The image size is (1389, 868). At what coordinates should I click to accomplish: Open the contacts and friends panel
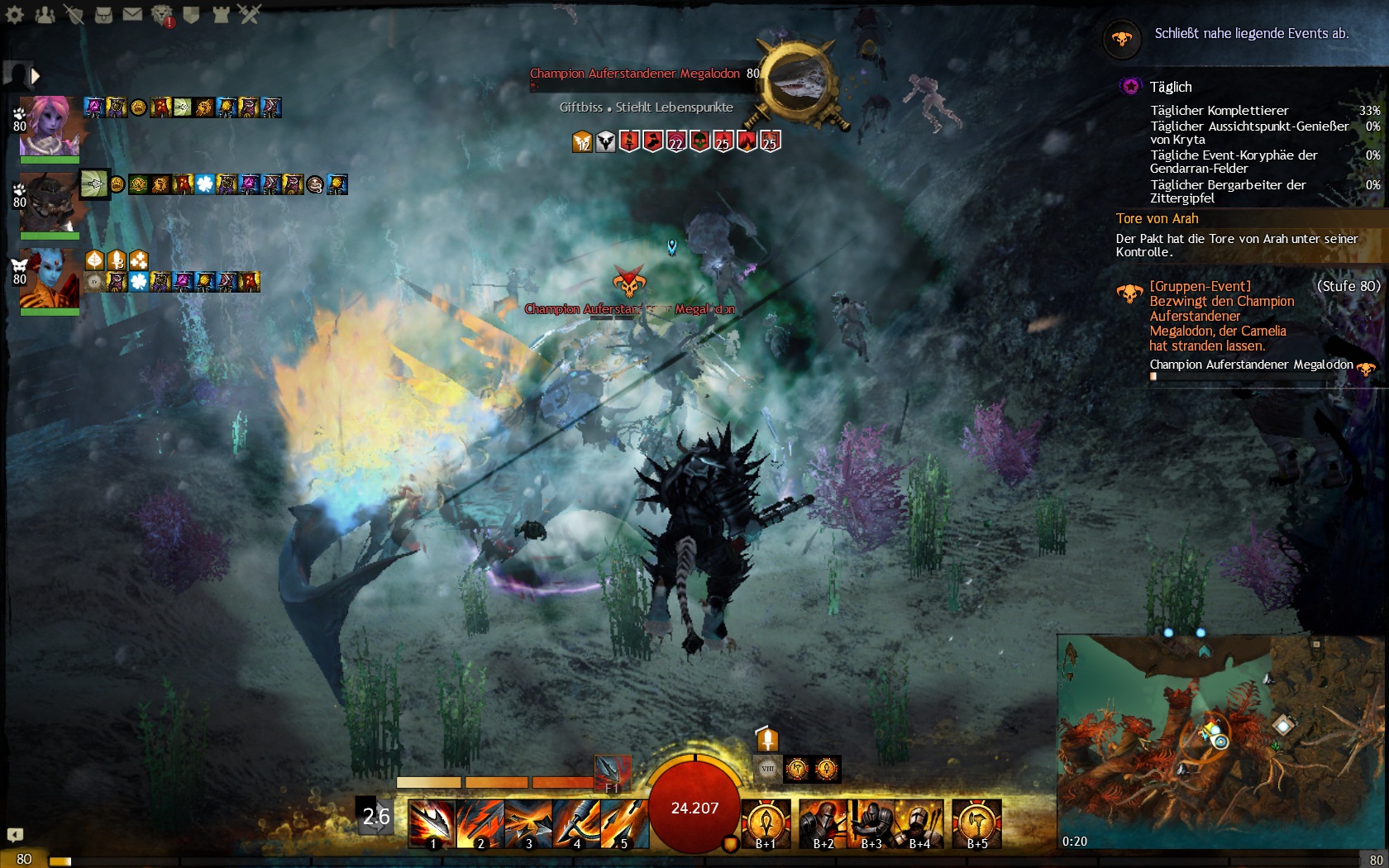click(x=45, y=14)
